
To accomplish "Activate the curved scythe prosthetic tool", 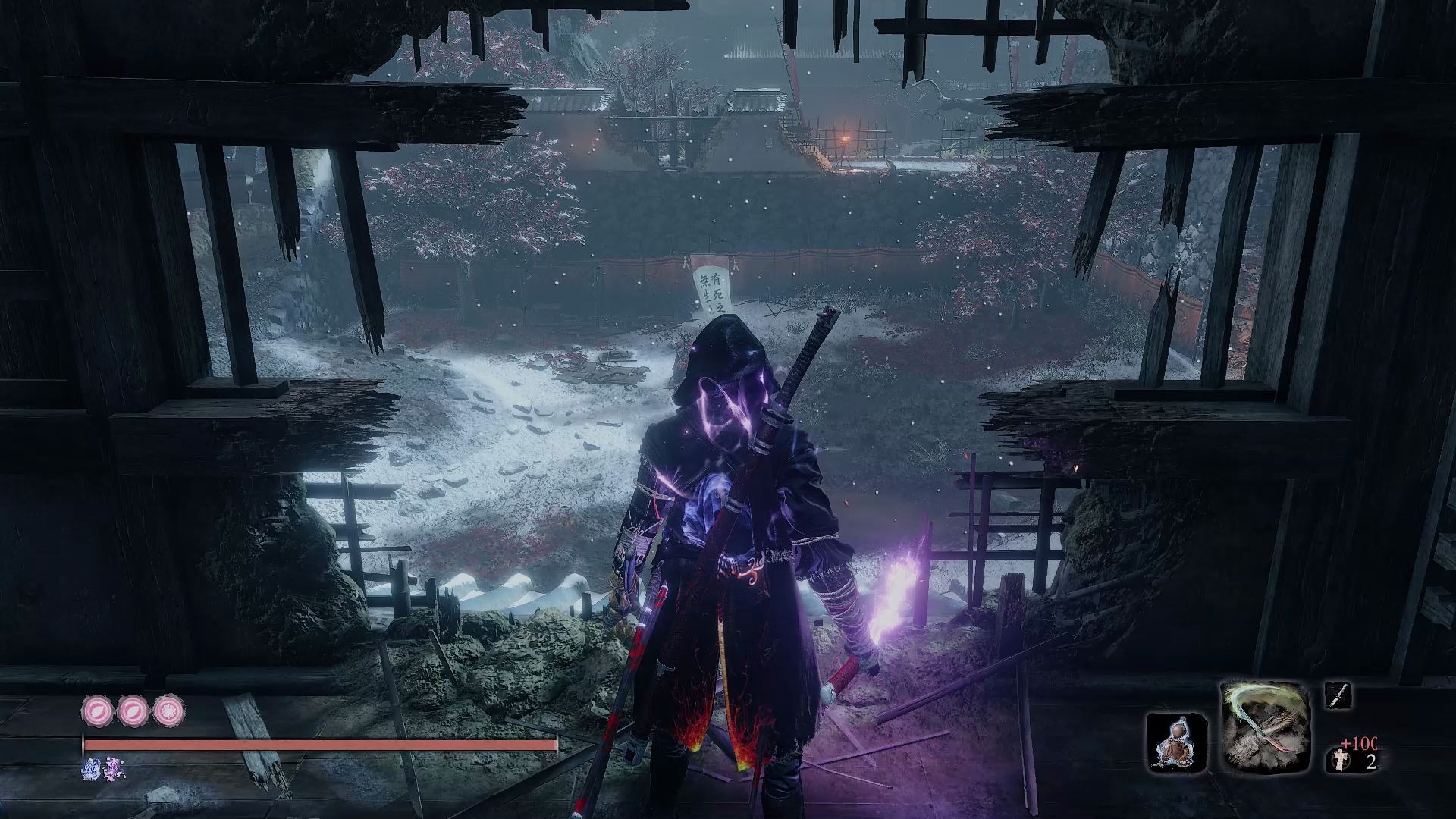I will [1266, 728].
